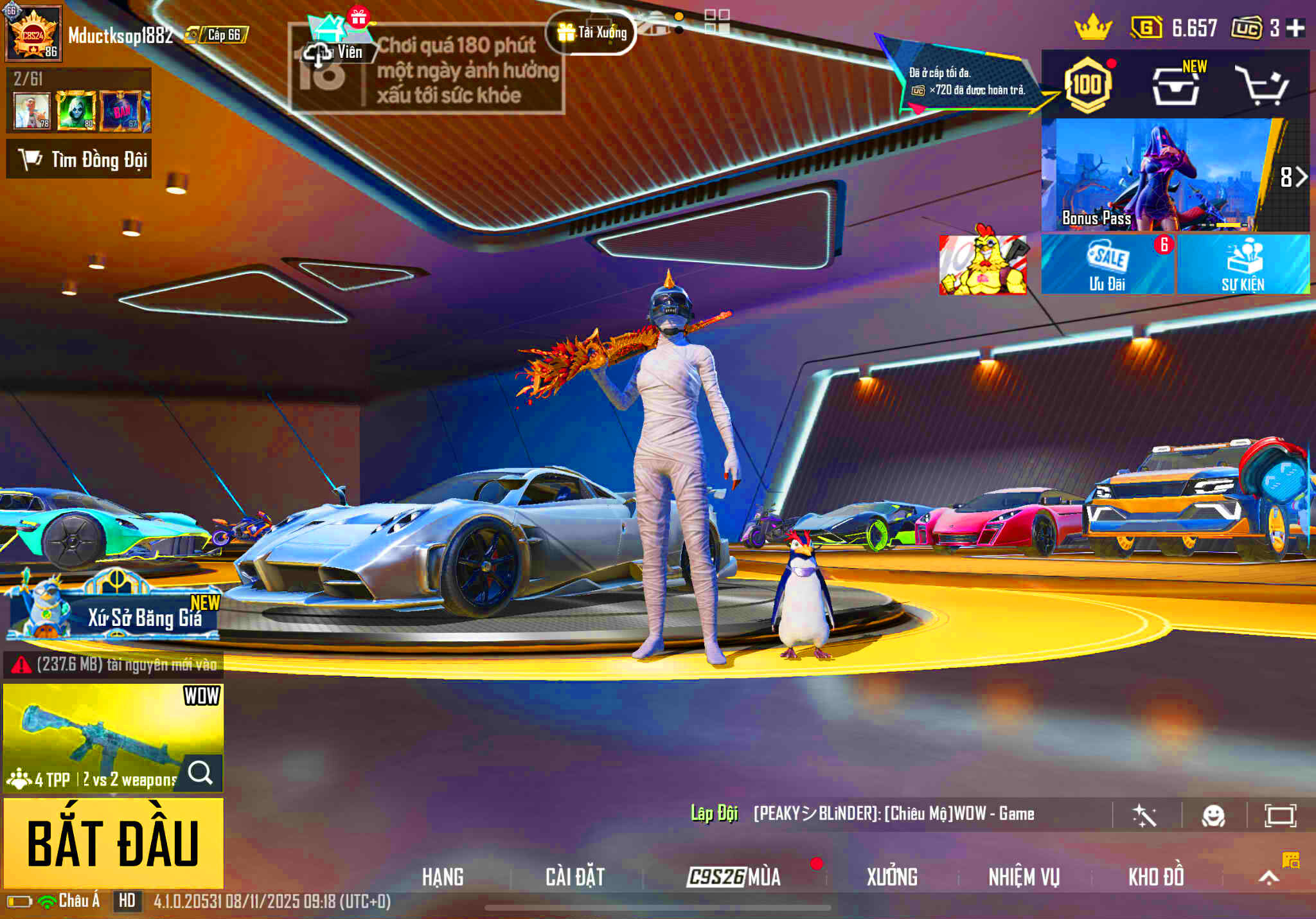Open KHO ĐỒ inventory
The image size is (1316, 919).
[1156, 877]
